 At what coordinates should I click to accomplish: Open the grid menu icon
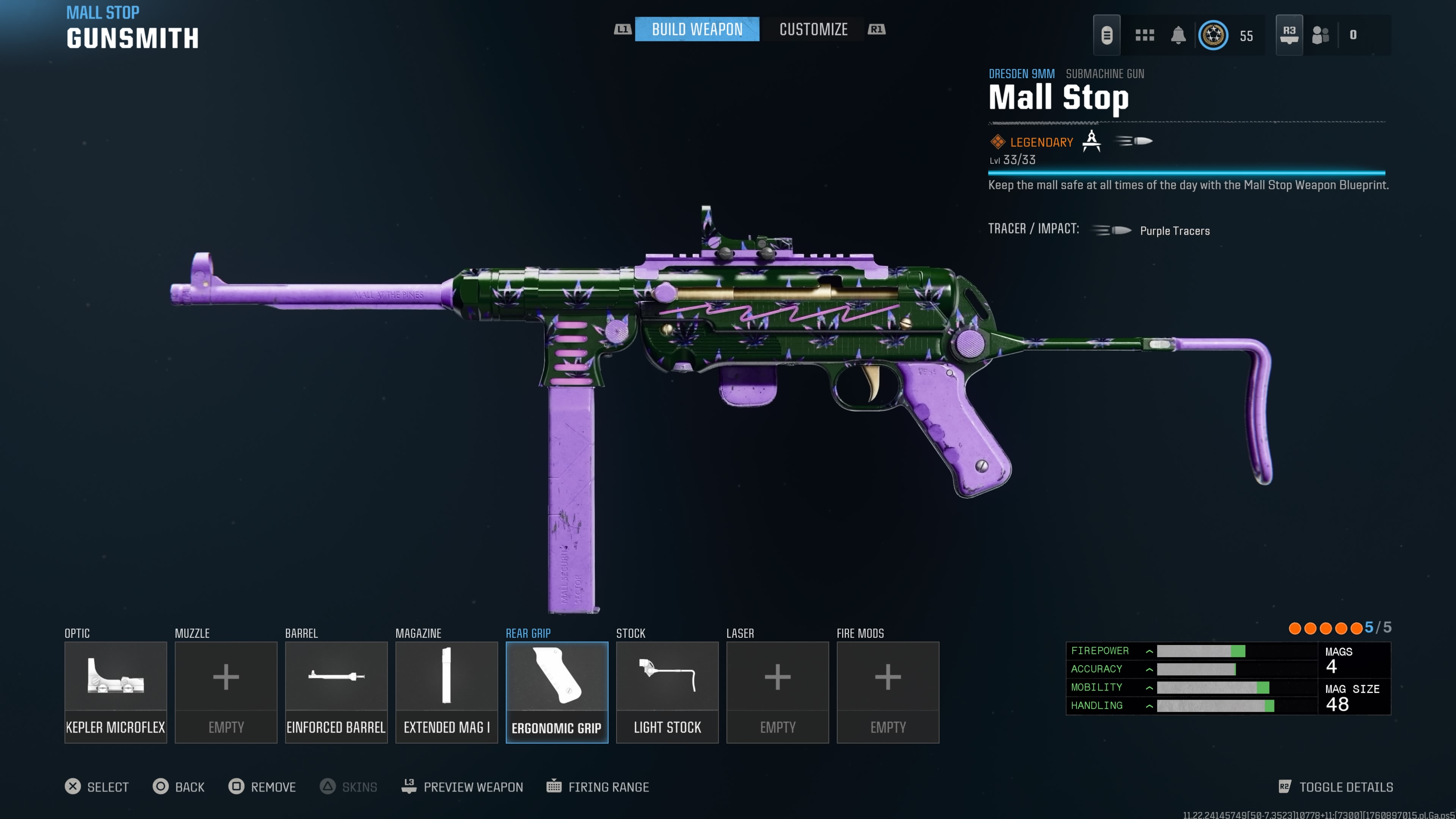1145,35
